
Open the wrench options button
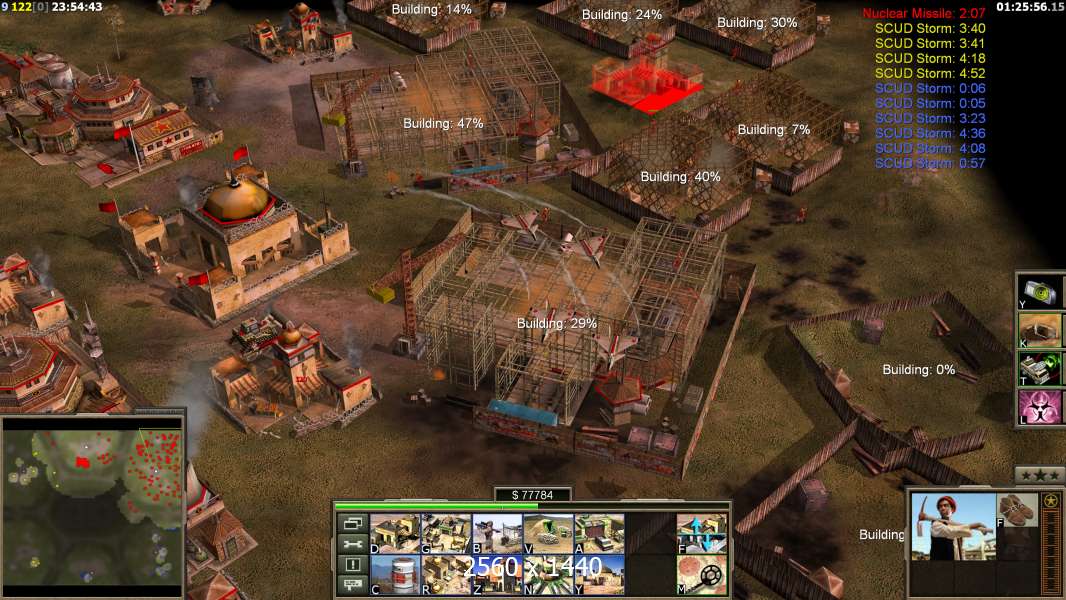pos(351,544)
